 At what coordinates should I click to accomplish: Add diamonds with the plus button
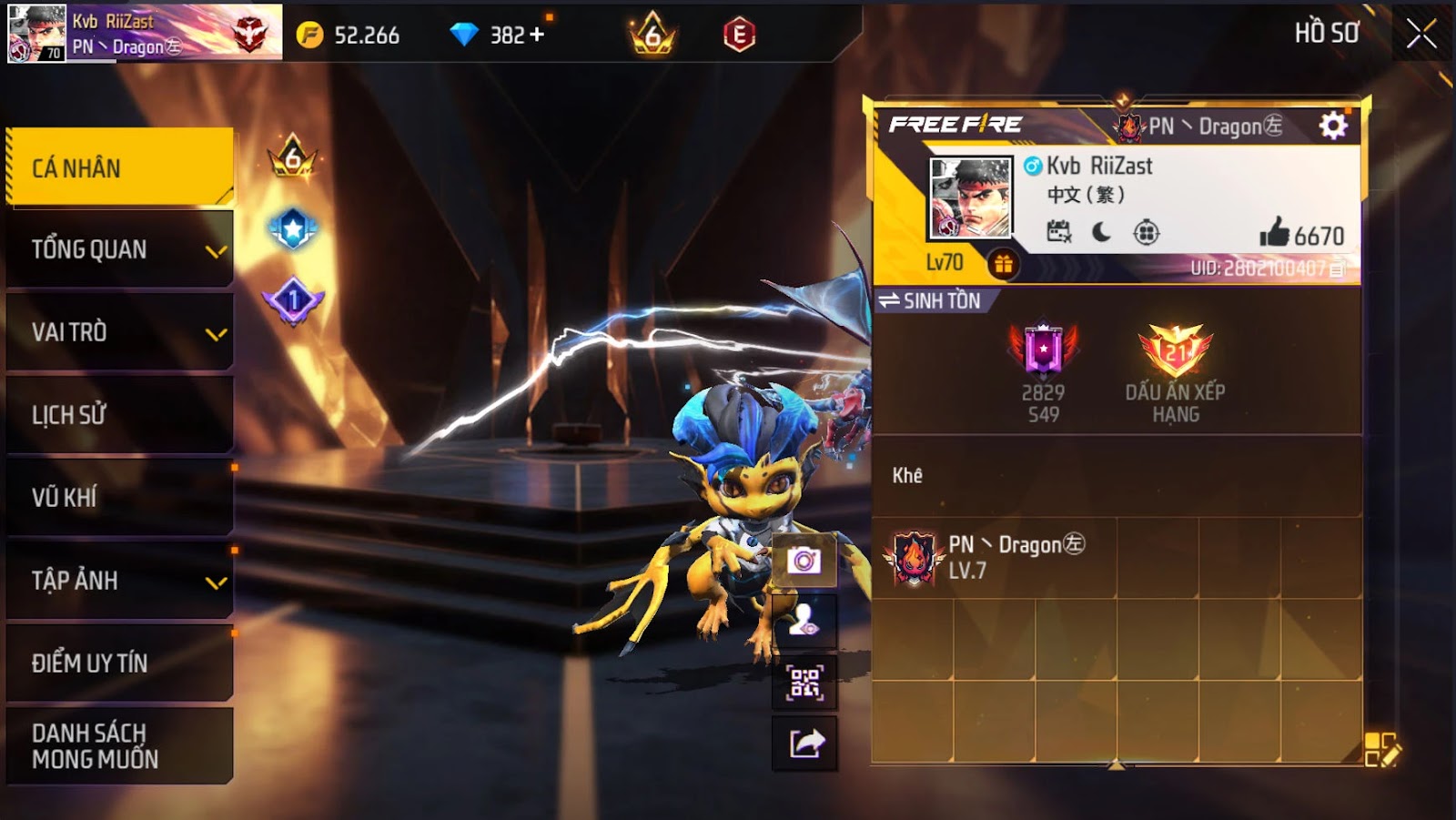[x=537, y=35]
